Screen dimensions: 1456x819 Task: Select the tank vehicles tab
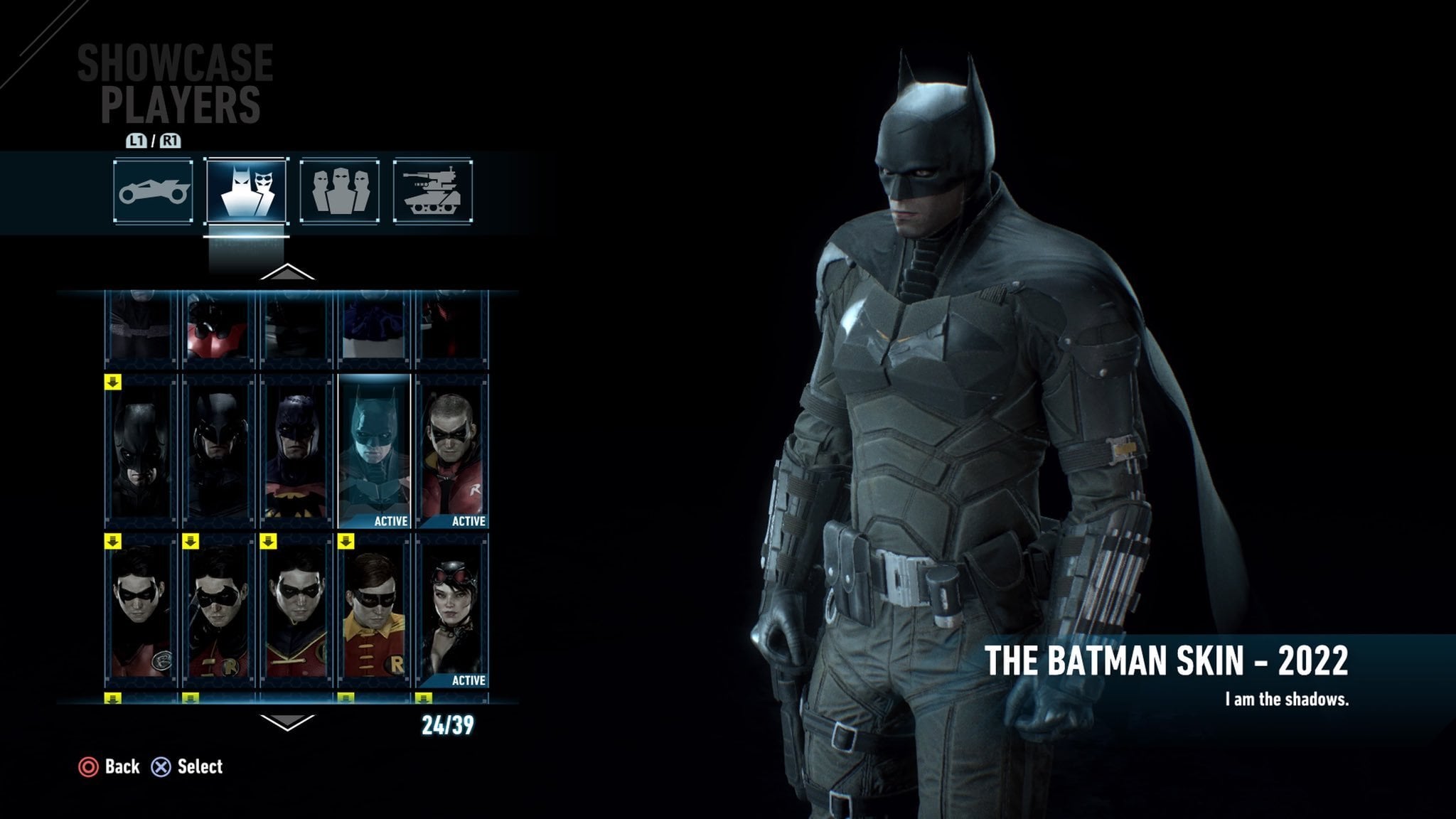pyautogui.click(x=432, y=191)
